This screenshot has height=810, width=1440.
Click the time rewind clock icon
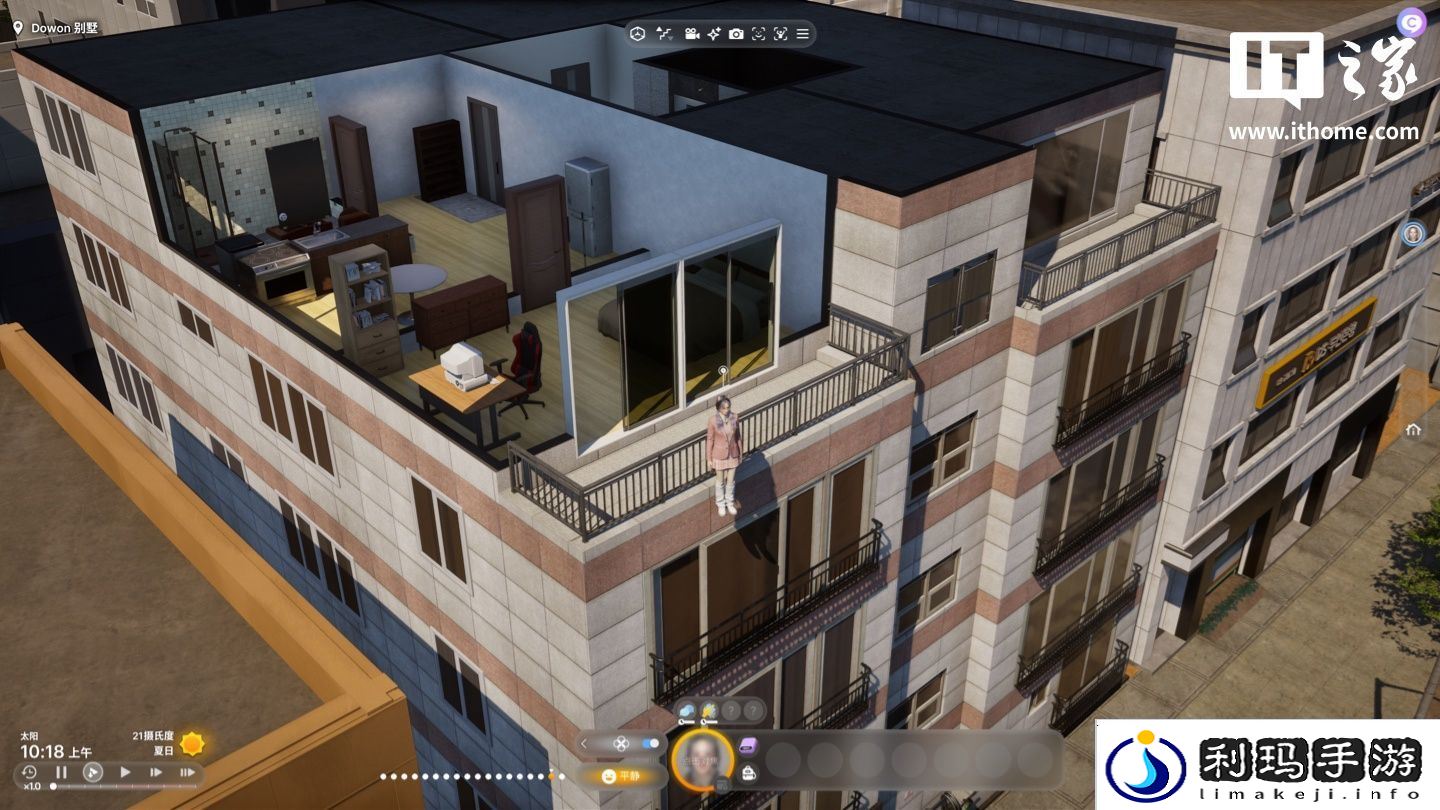(x=29, y=772)
